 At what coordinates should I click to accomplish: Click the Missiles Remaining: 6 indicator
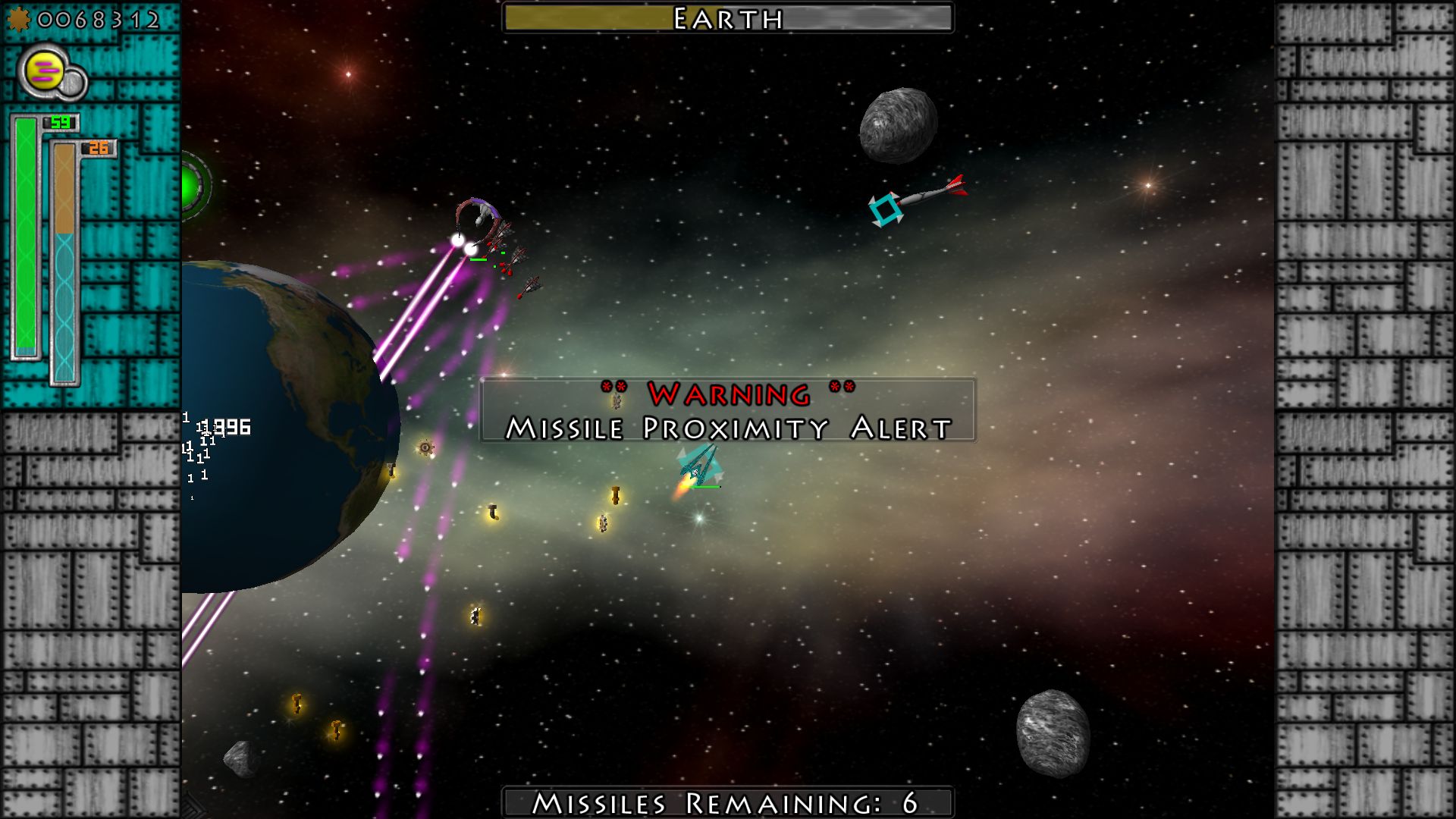click(x=726, y=802)
